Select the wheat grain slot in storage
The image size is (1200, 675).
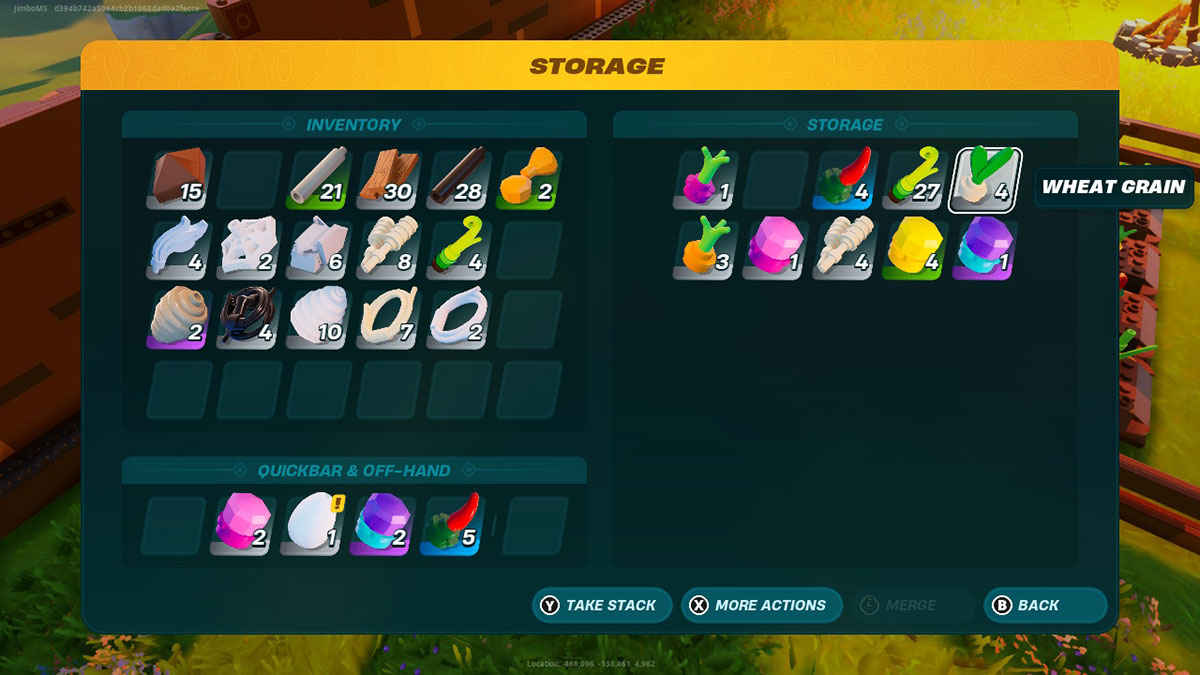point(984,180)
